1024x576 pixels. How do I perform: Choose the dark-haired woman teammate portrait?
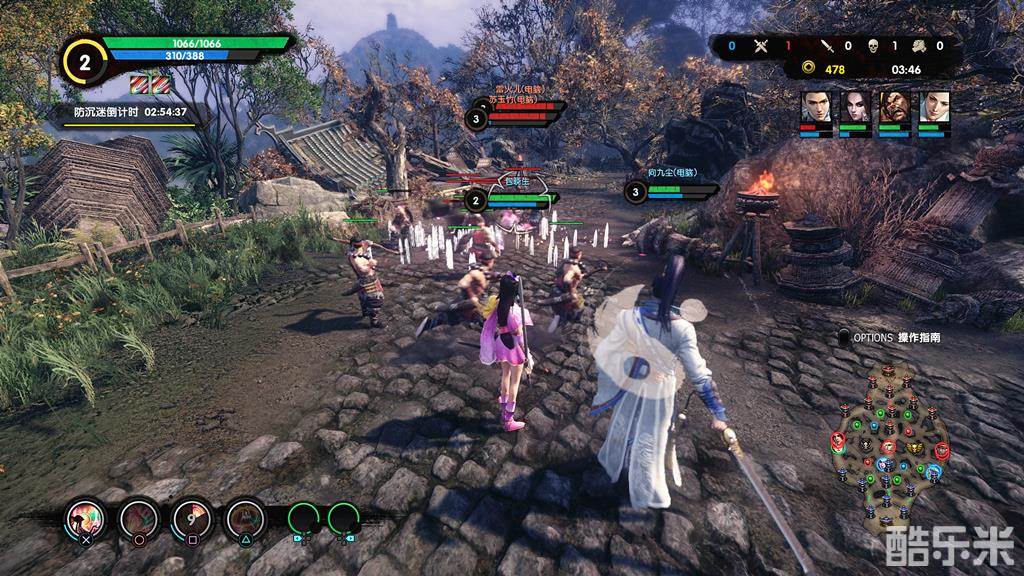point(855,107)
